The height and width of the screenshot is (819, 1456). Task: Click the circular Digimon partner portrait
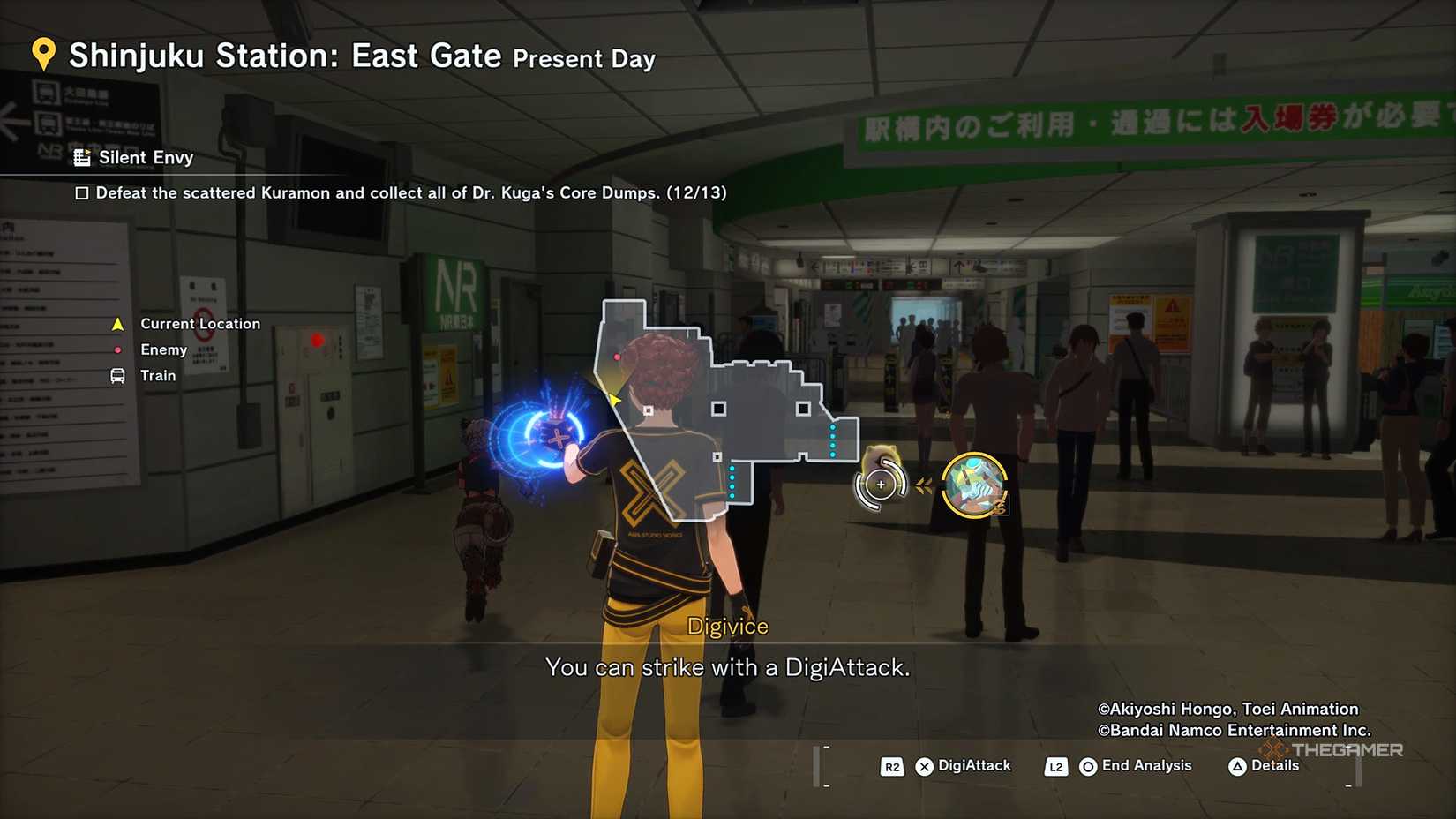coord(974,482)
